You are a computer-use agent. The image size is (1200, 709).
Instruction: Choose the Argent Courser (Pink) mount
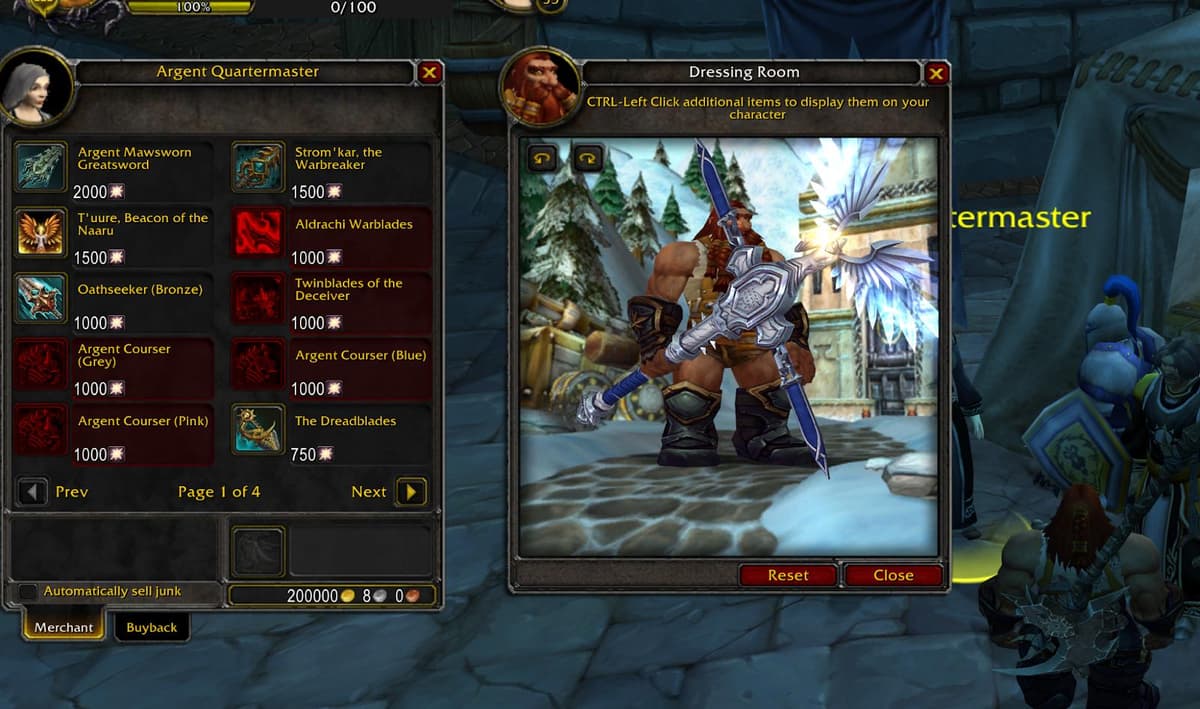point(42,430)
